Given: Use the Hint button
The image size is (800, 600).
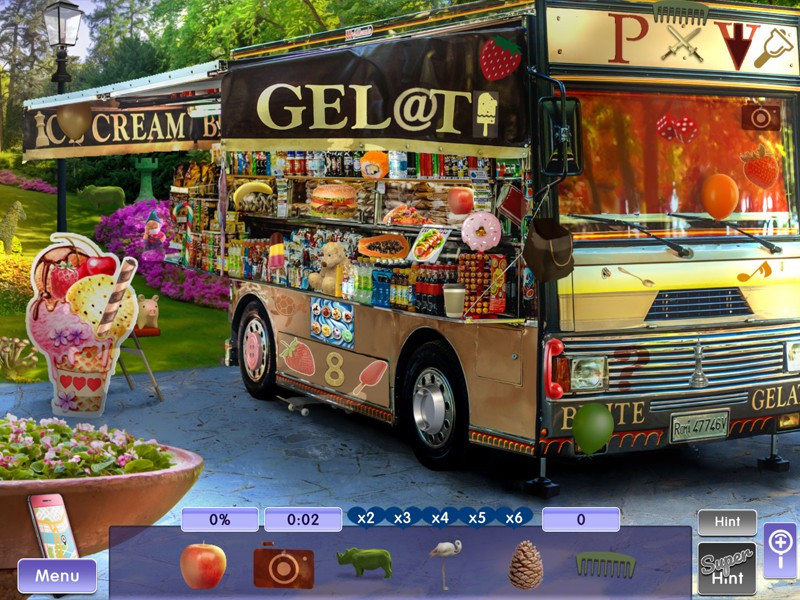Looking at the screenshot, I should [727, 522].
